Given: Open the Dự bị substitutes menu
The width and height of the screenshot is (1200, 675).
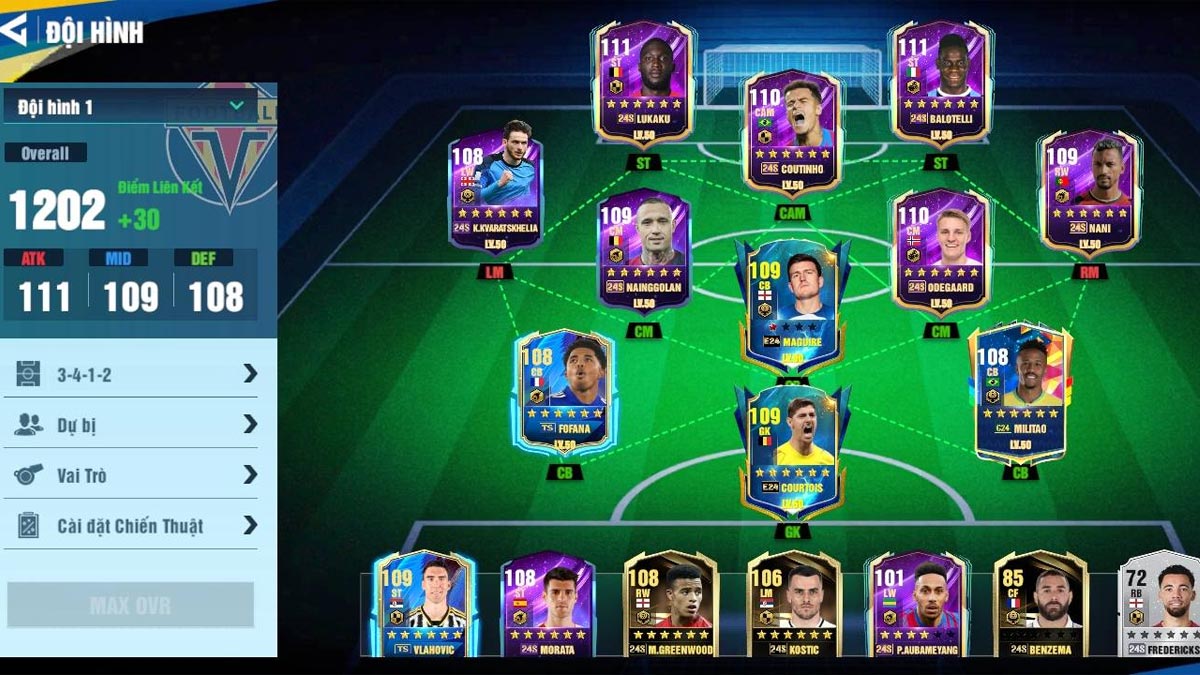Looking at the screenshot, I should click(137, 425).
